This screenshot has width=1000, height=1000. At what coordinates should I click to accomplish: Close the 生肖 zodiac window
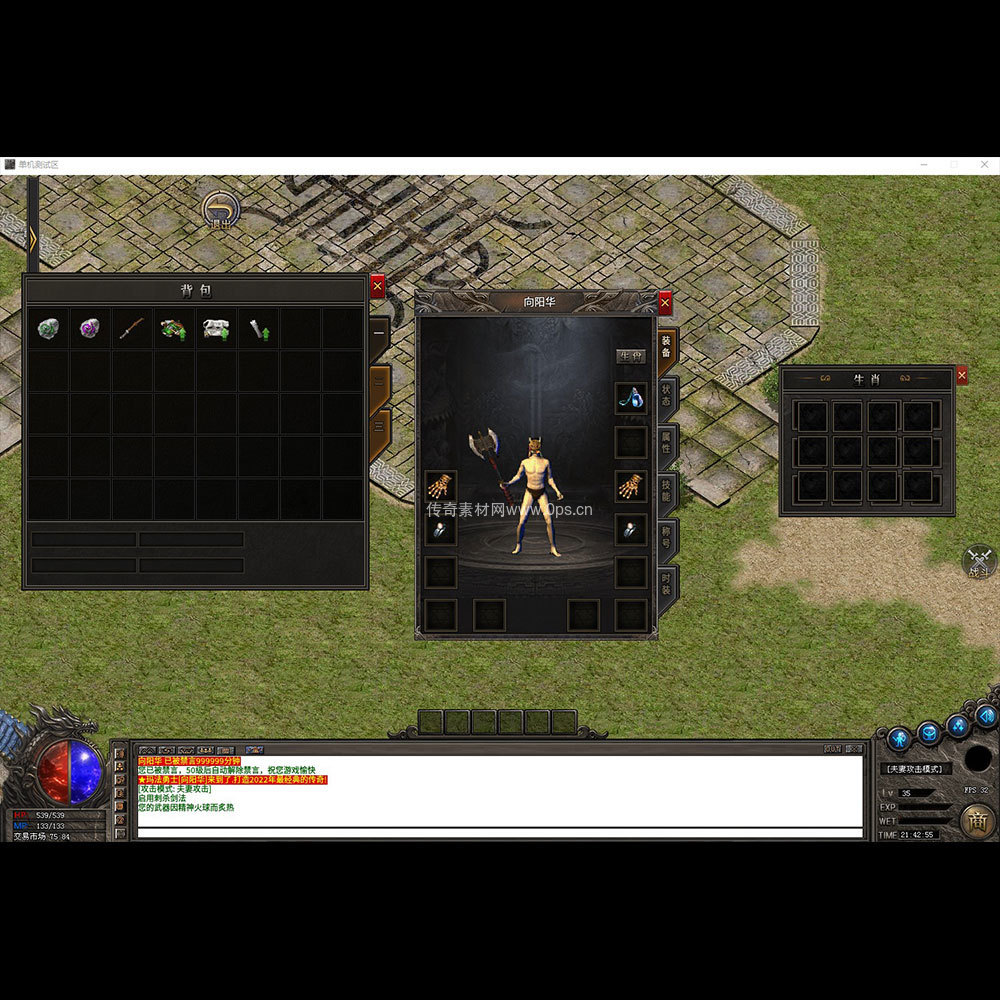(962, 375)
